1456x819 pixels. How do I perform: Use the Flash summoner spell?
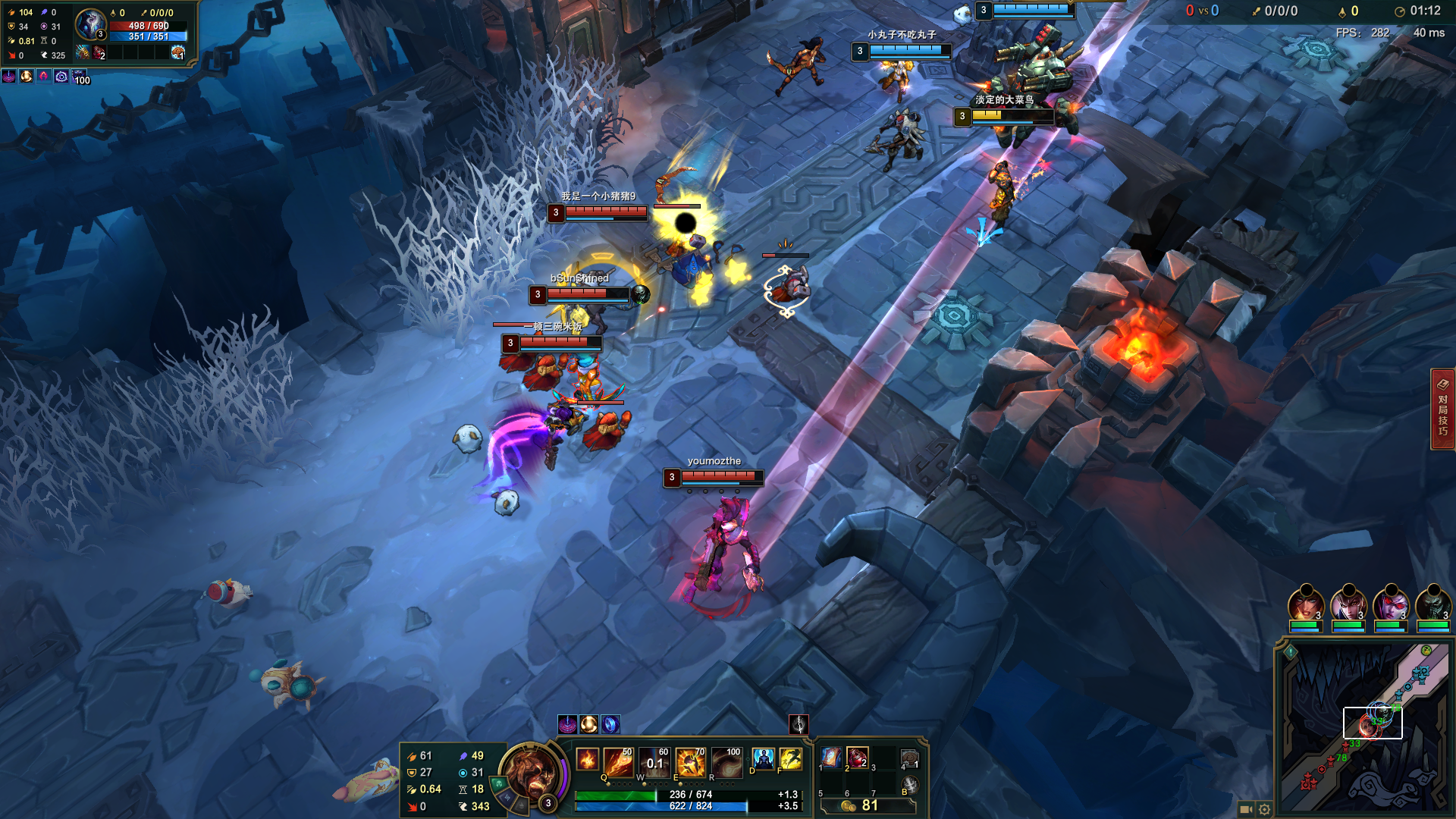click(x=790, y=758)
